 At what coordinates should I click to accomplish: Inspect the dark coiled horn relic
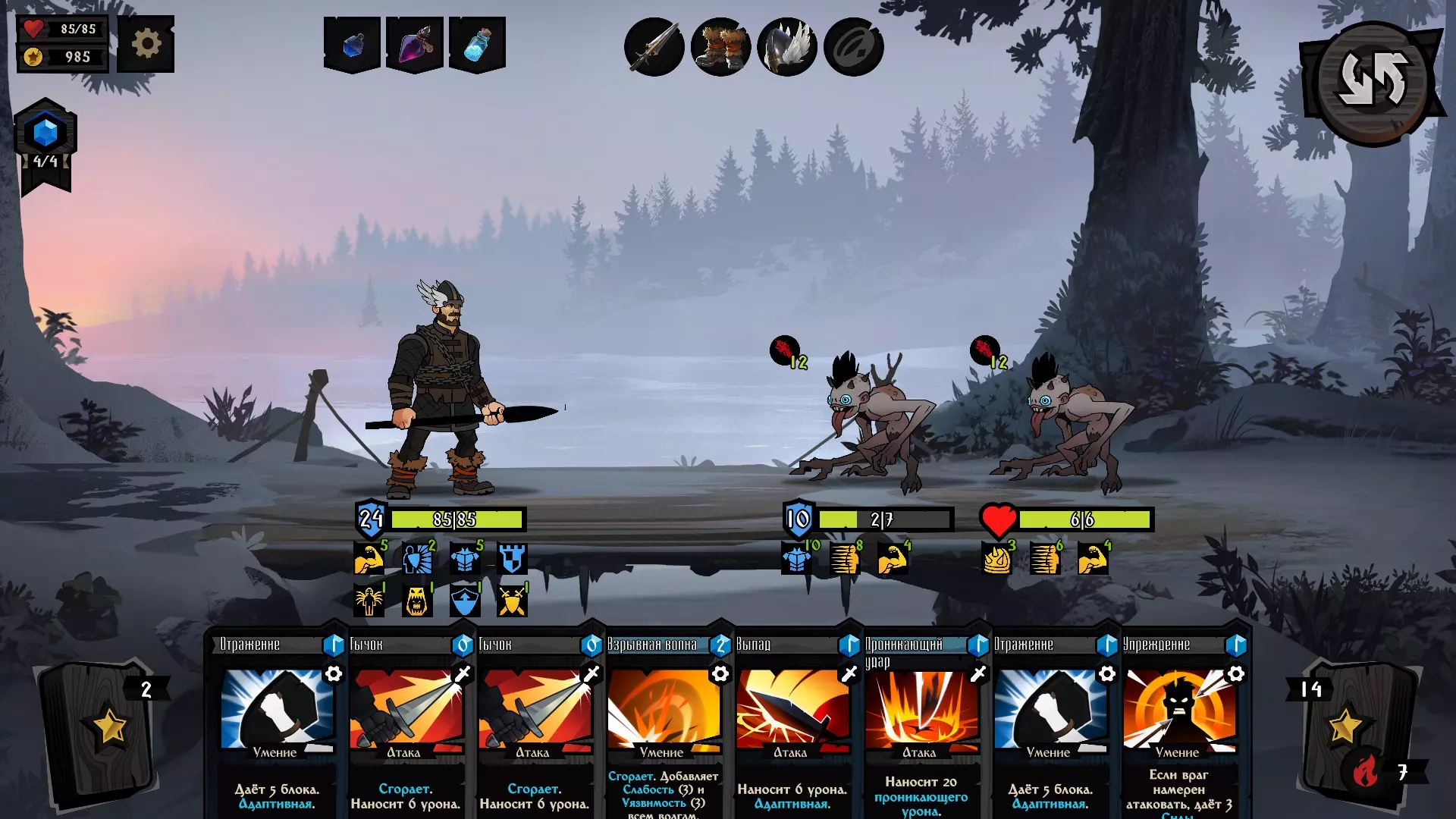(x=853, y=48)
